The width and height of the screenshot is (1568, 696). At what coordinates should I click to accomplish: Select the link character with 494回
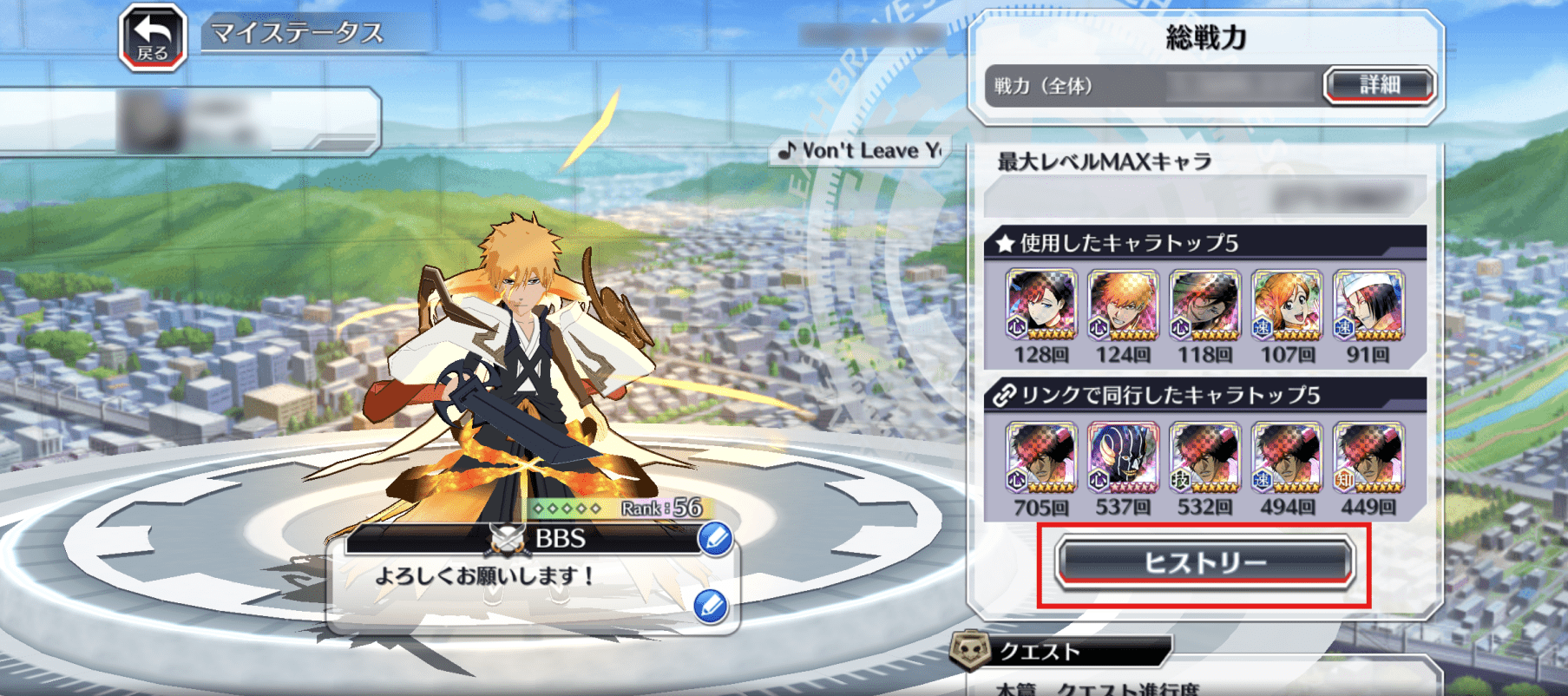[1287, 456]
